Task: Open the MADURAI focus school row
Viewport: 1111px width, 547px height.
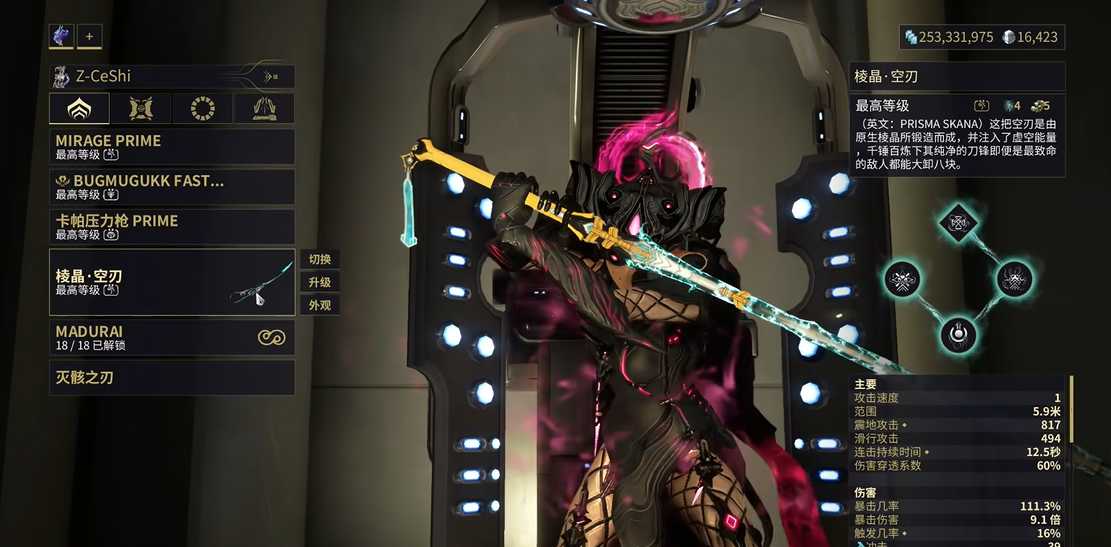Action: tap(172, 337)
